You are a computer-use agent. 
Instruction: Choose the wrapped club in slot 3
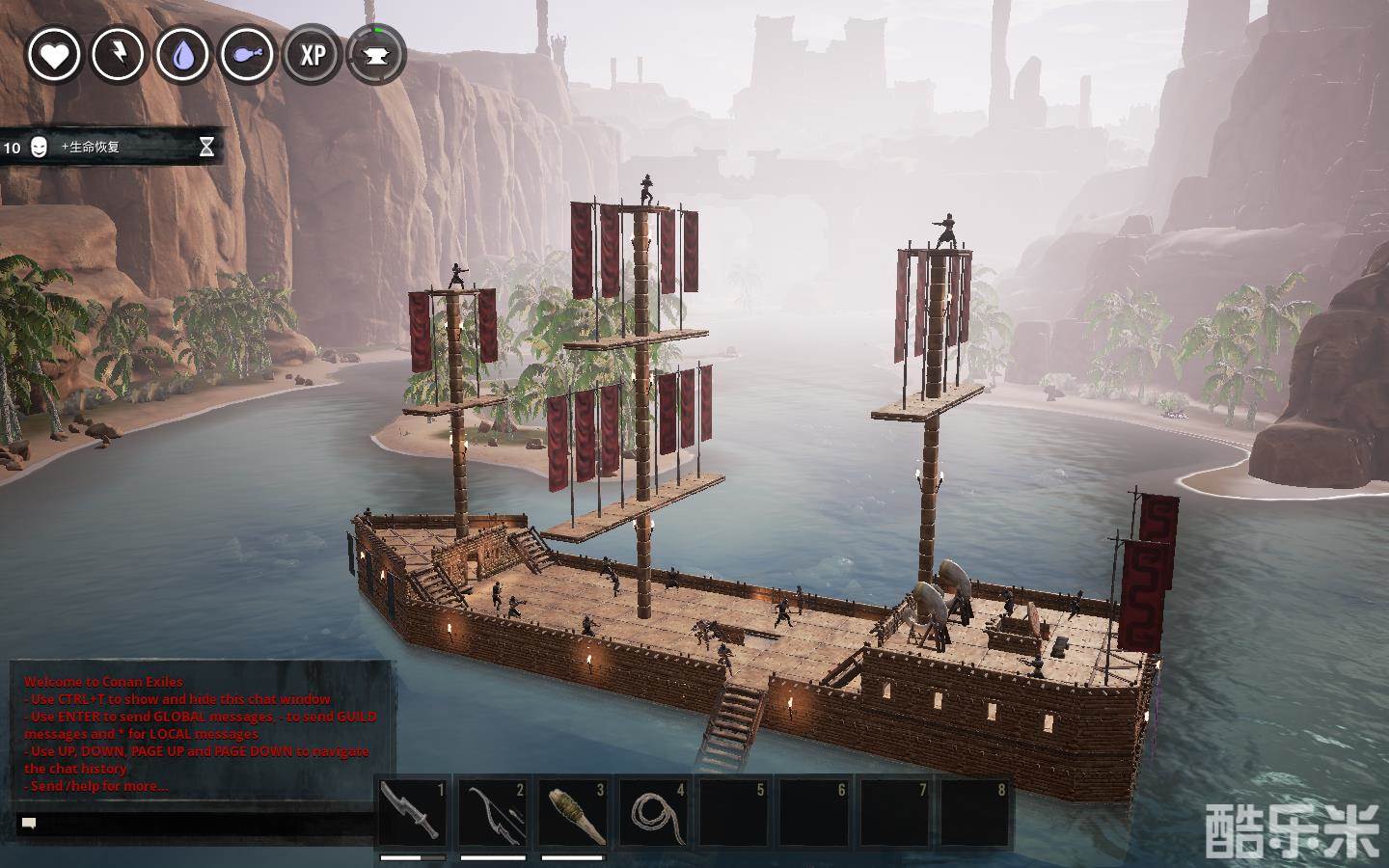[573, 812]
